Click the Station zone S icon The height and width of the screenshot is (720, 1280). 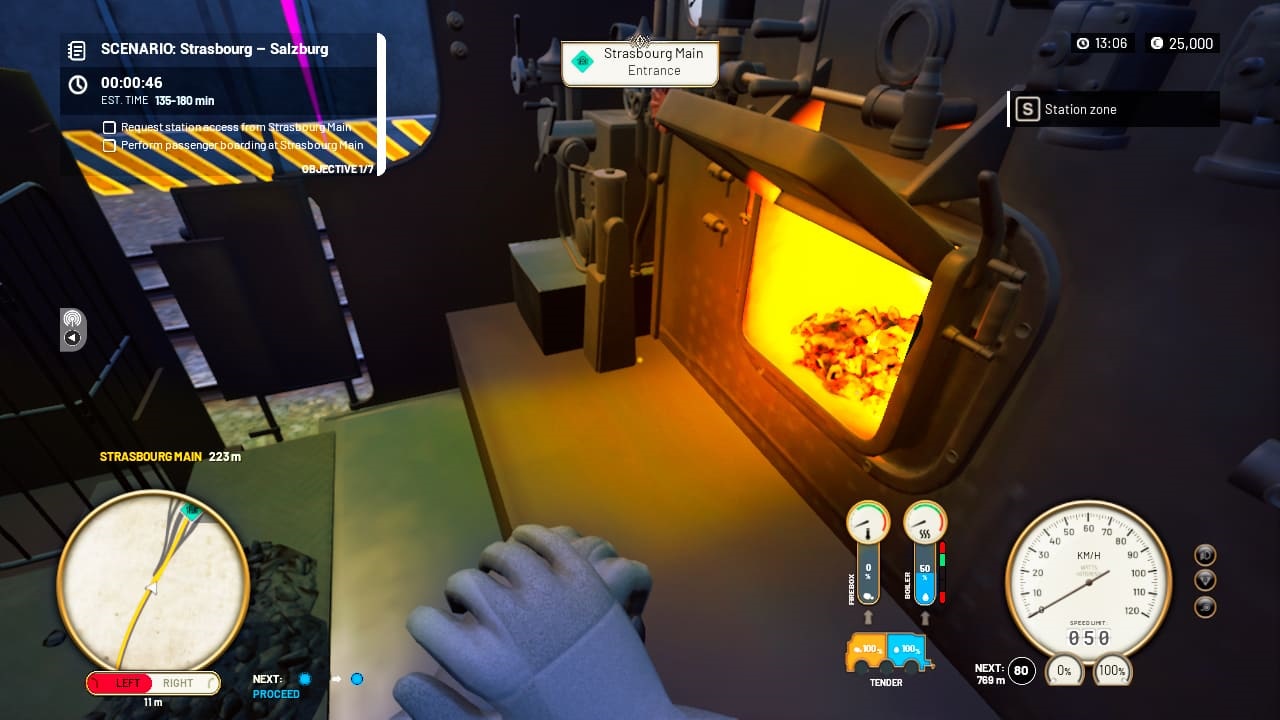pyautogui.click(x=1028, y=110)
